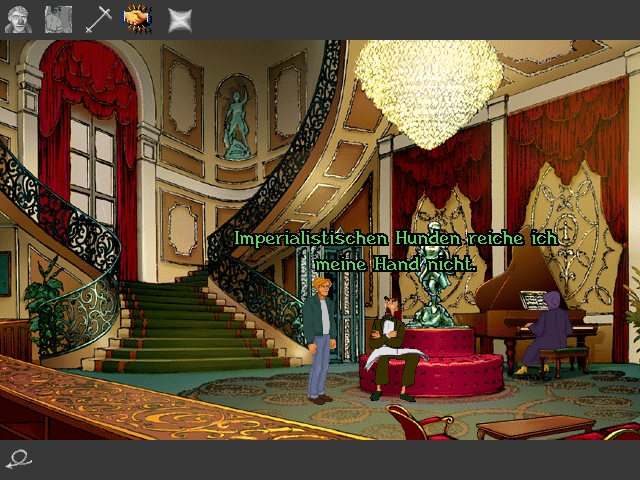Select the man's face portrait topic
Viewport: 640px width, 480px height.
pyautogui.click(x=17, y=19)
